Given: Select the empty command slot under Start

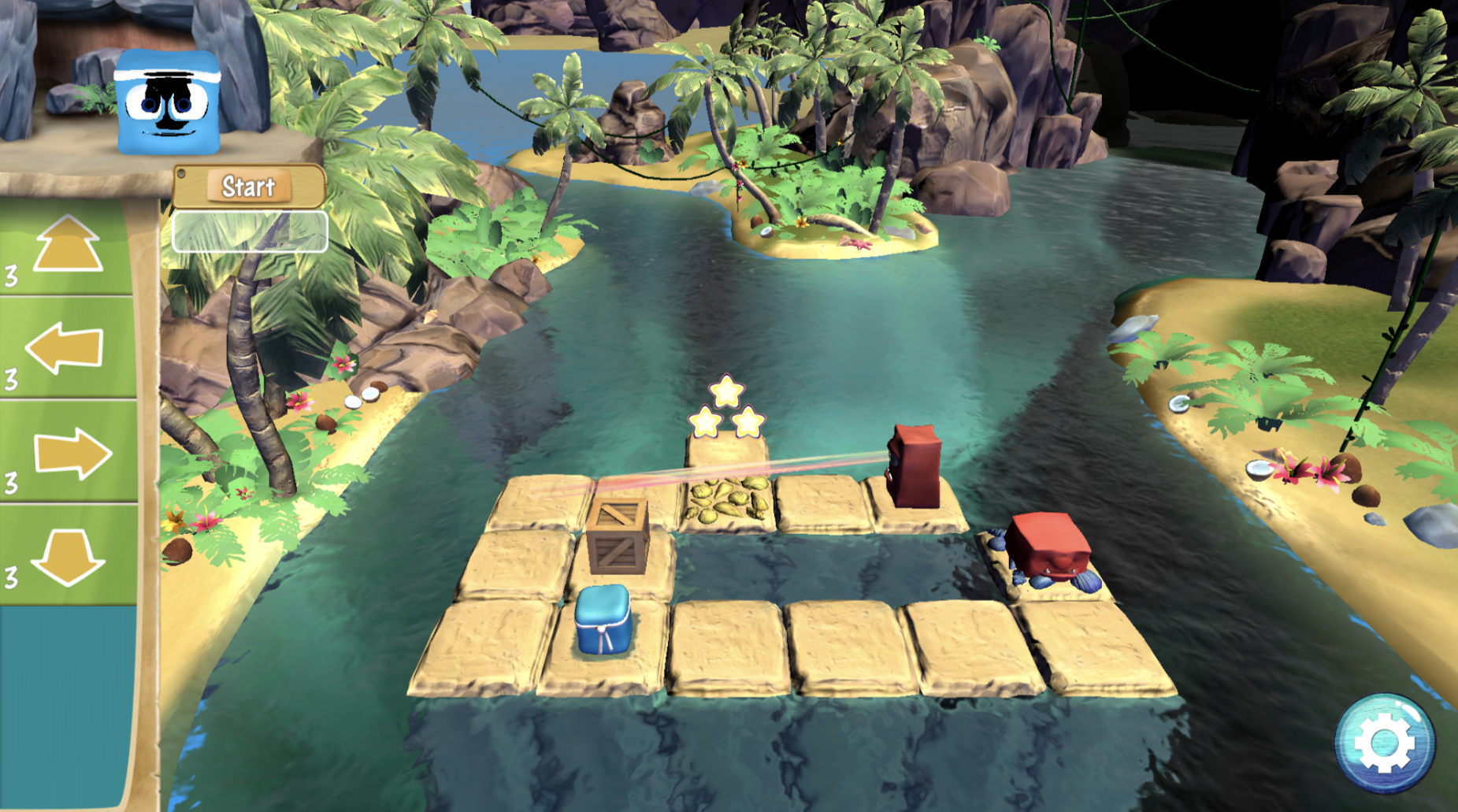Looking at the screenshot, I should [250, 232].
